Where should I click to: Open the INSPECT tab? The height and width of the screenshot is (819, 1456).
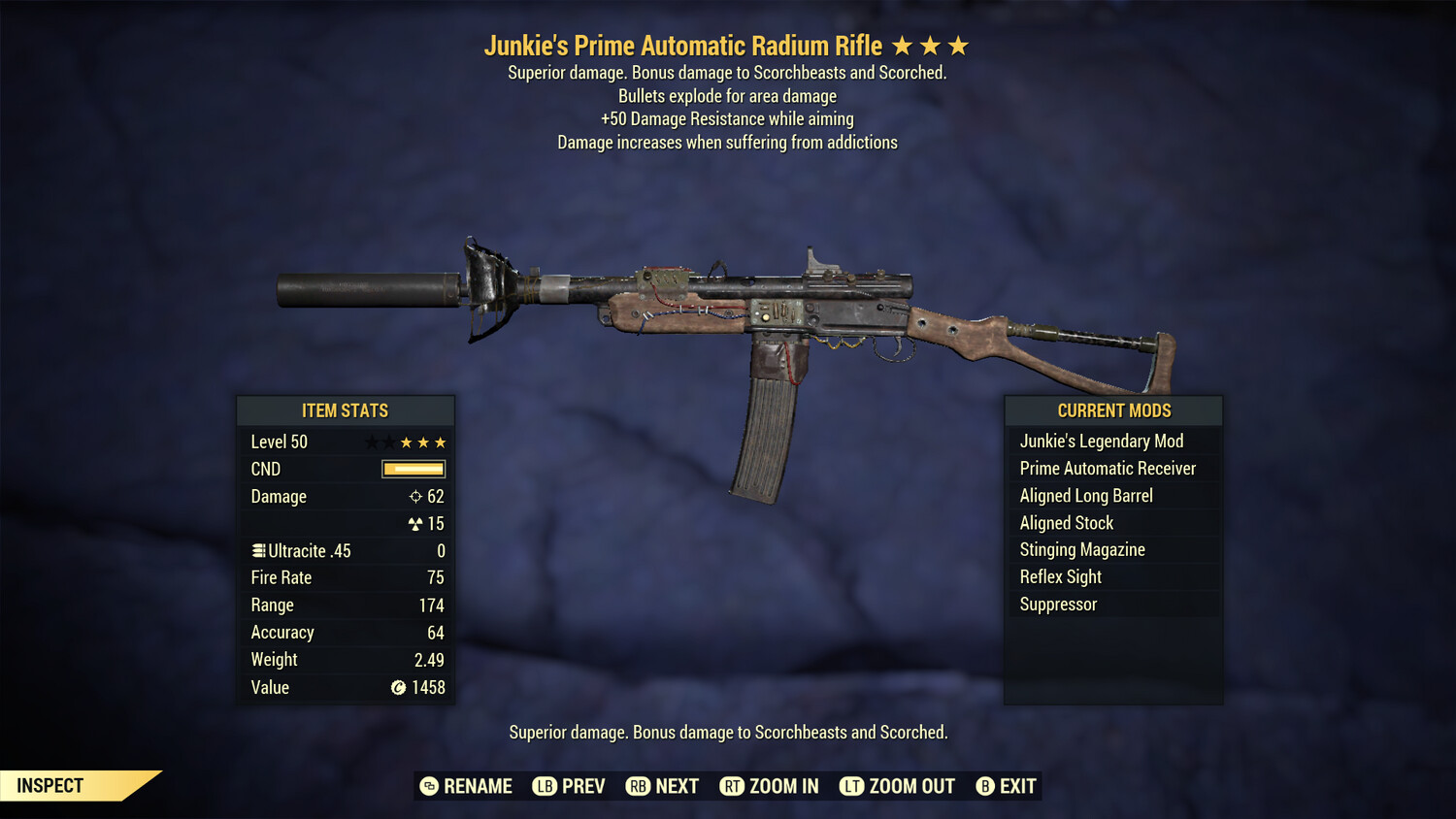tap(49, 785)
